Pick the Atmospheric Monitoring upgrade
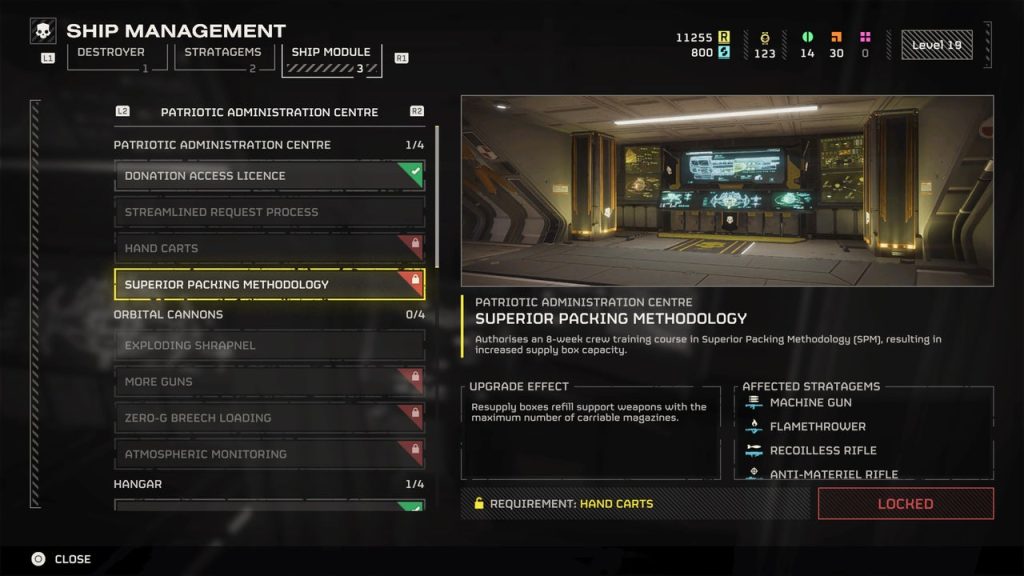This screenshot has width=1024, height=576. 269,454
